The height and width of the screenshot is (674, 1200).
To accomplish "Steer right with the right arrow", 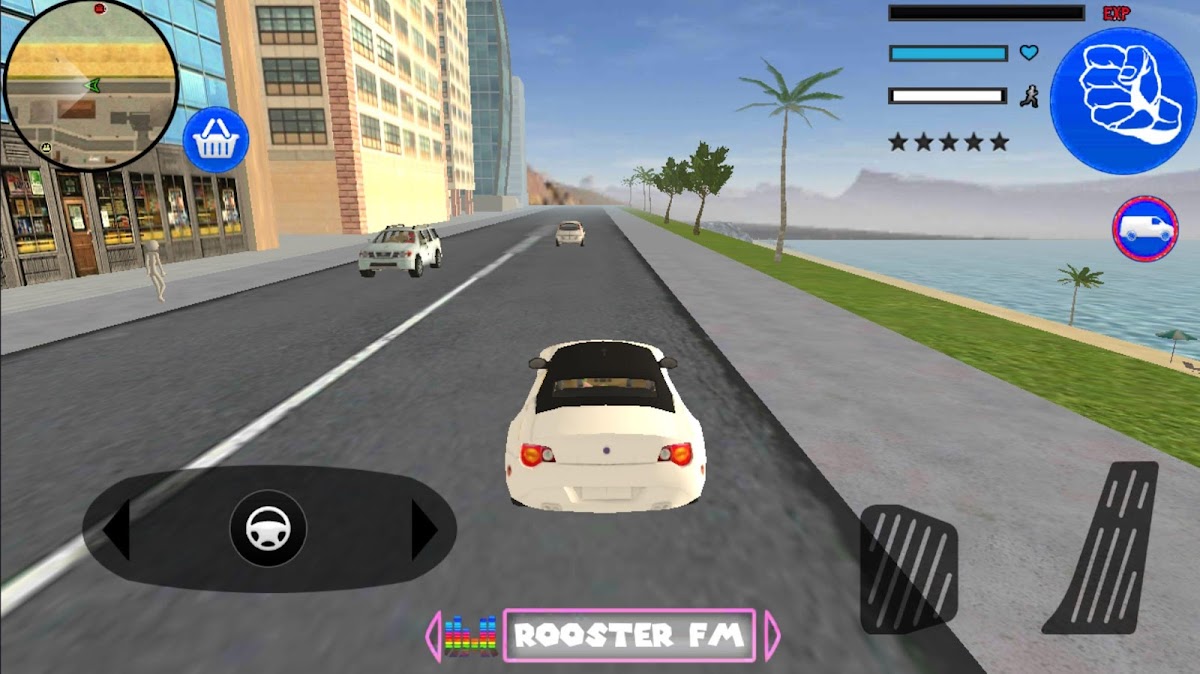I will (x=424, y=529).
